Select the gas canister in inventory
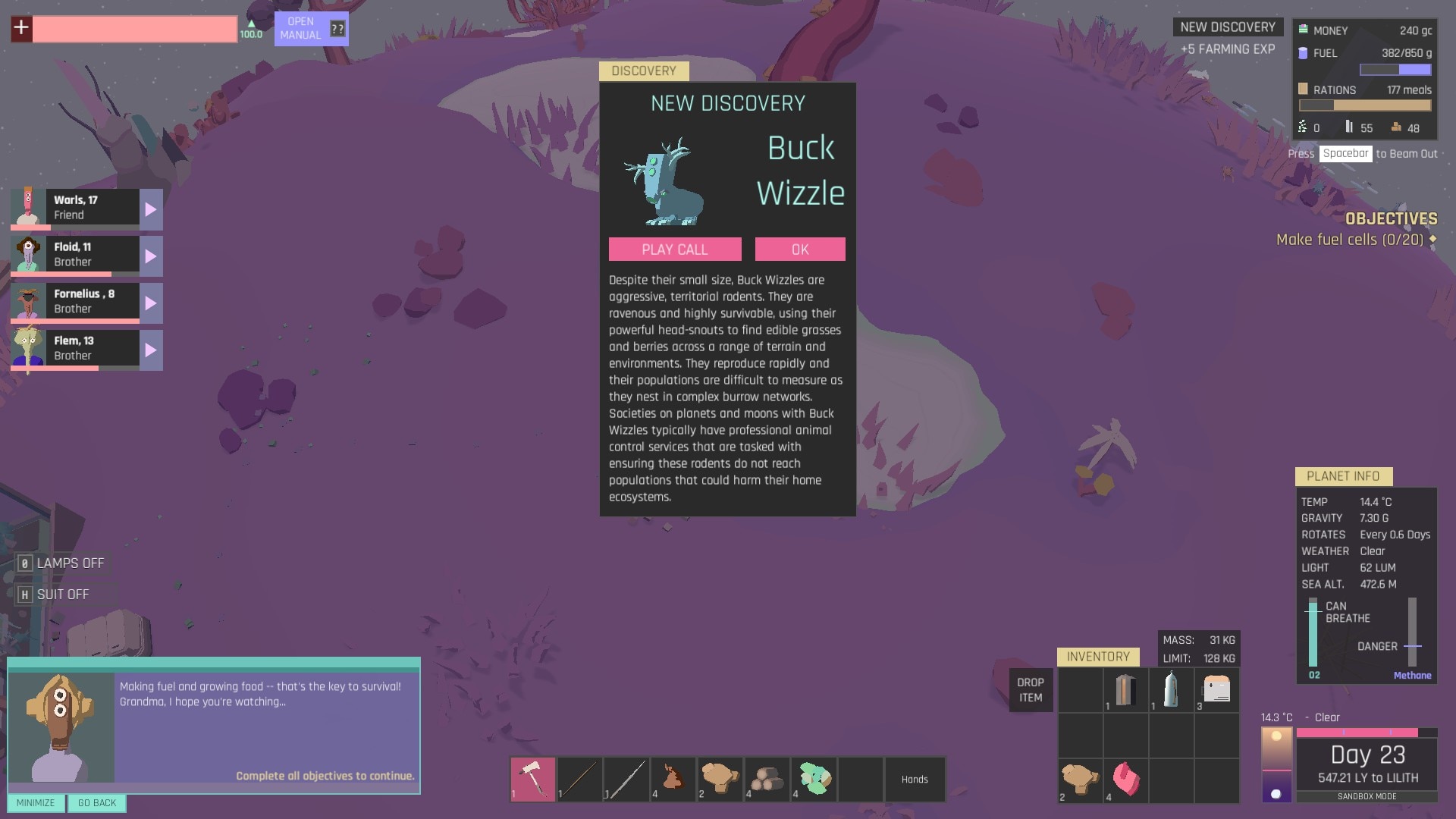This screenshot has height=819, width=1456. [x=1171, y=690]
